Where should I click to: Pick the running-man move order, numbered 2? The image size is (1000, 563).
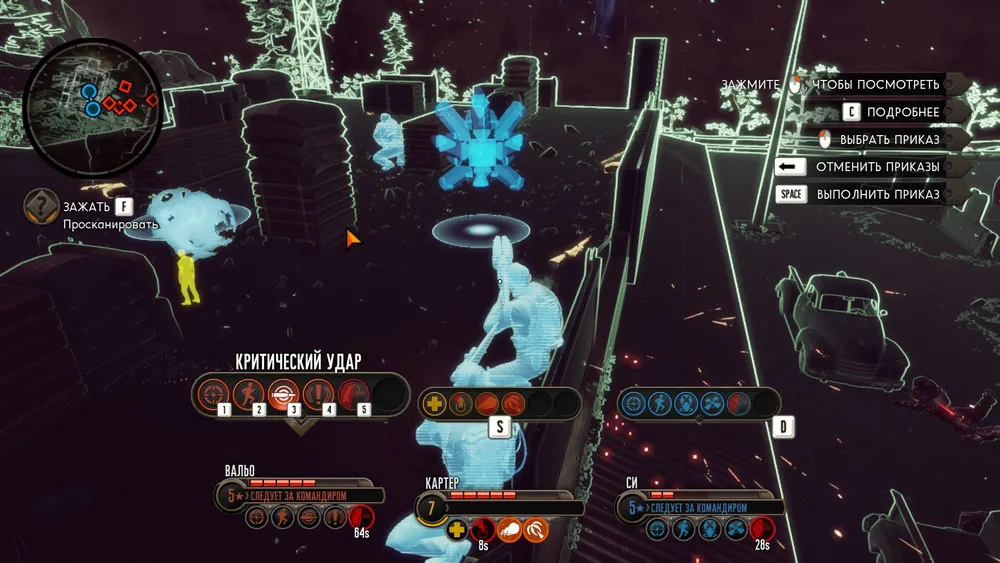pos(247,391)
